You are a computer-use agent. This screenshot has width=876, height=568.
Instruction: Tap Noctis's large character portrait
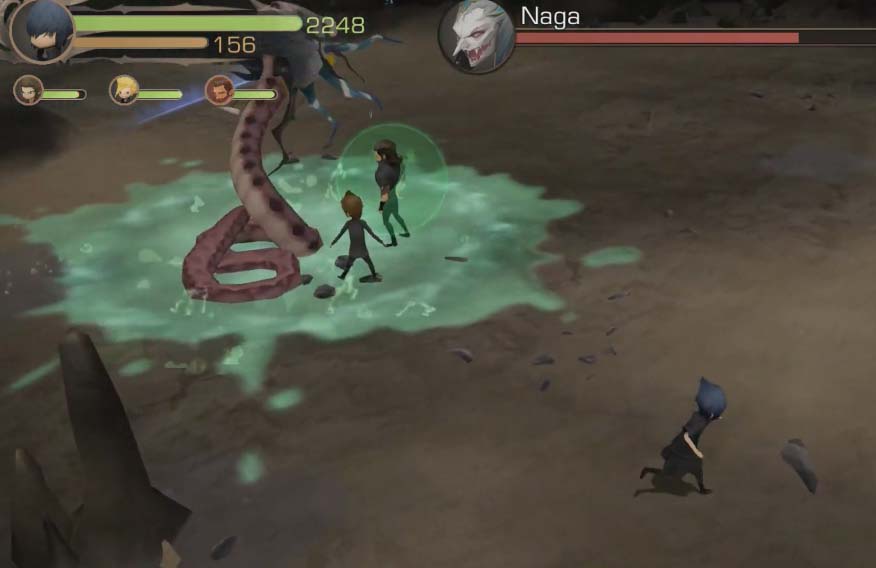(43, 30)
